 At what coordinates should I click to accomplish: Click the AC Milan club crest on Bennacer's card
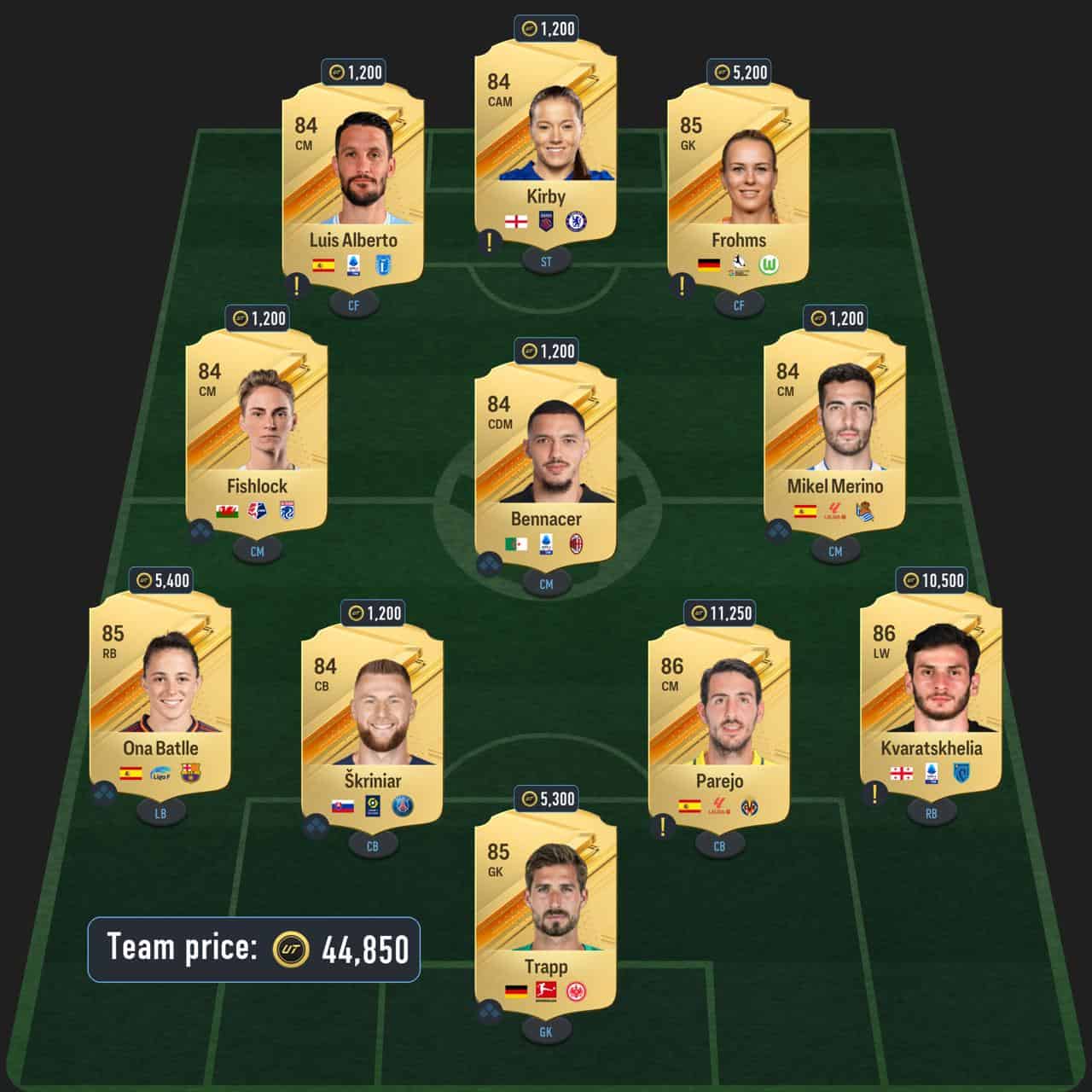[575, 542]
